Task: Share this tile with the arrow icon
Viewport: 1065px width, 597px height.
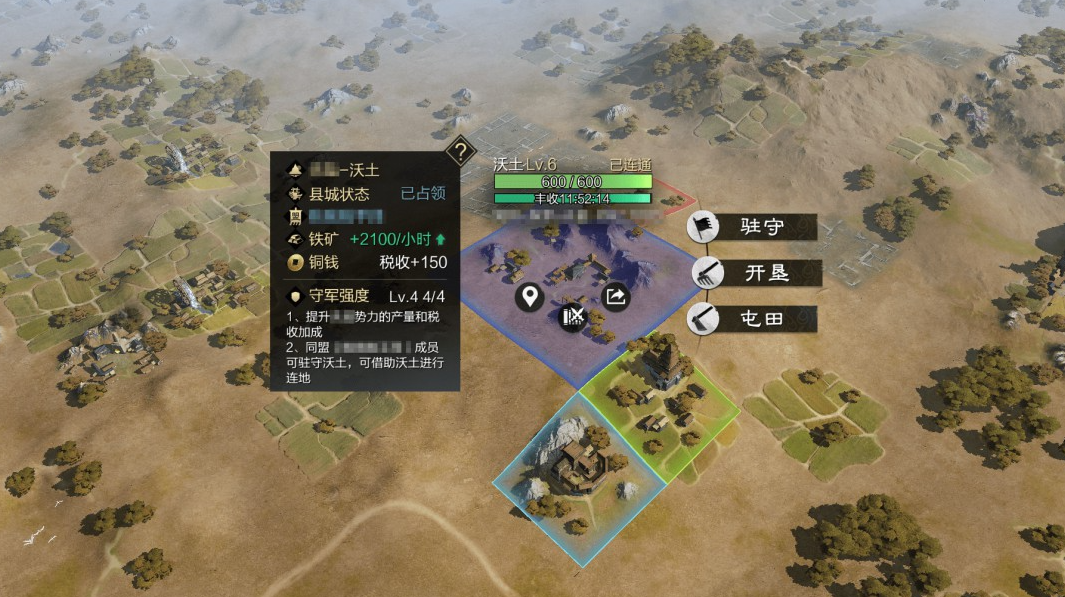Action: (615, 296)
